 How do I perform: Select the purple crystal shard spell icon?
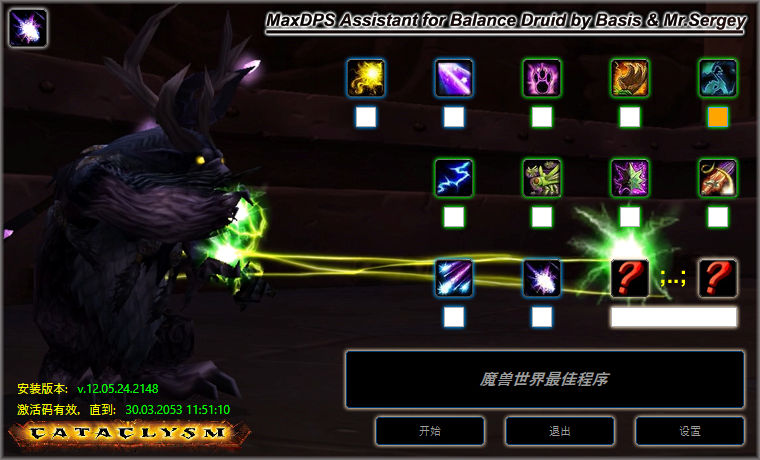[454, 78]
